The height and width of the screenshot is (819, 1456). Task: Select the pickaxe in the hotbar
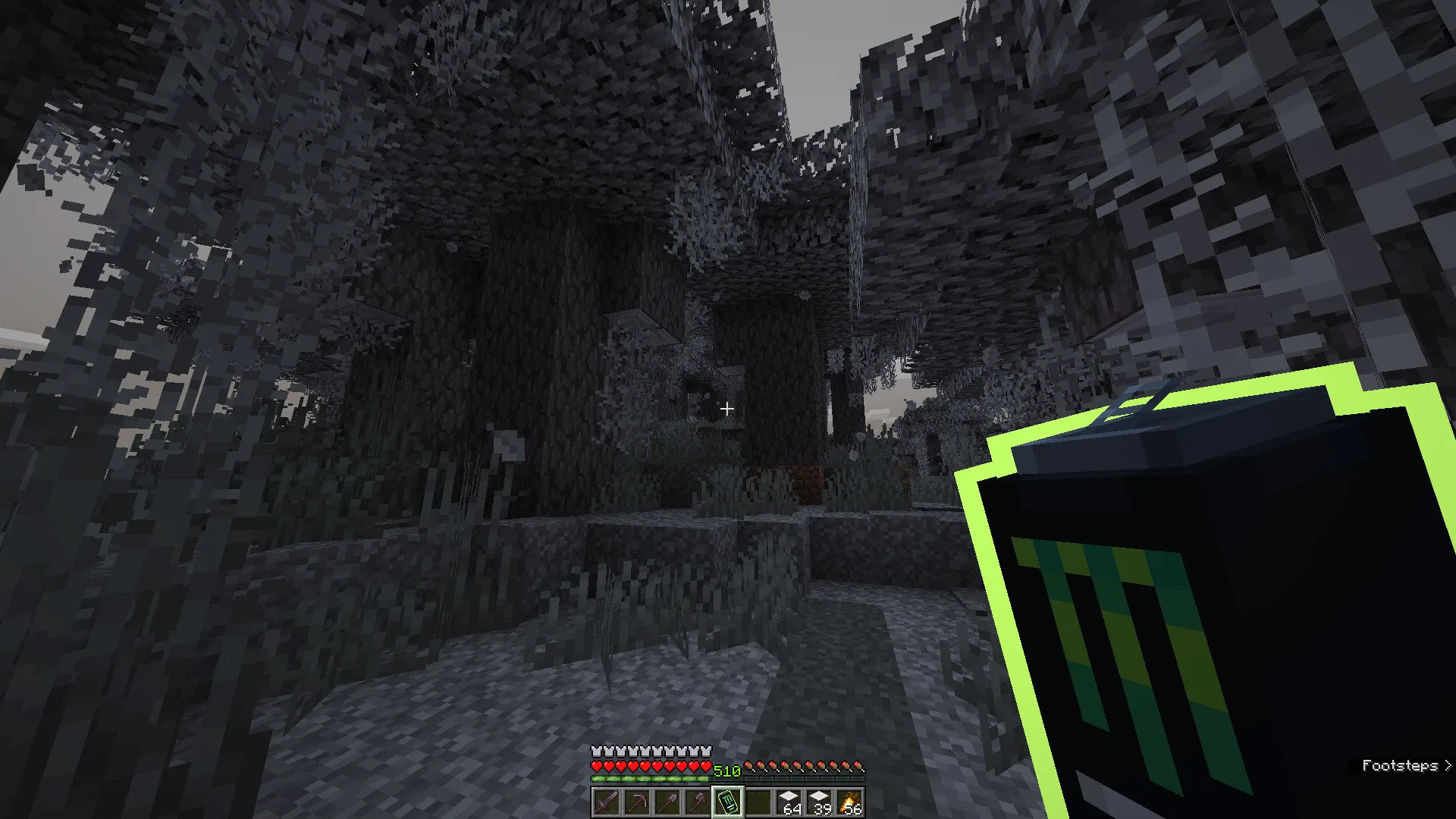[x=636, y=802]
